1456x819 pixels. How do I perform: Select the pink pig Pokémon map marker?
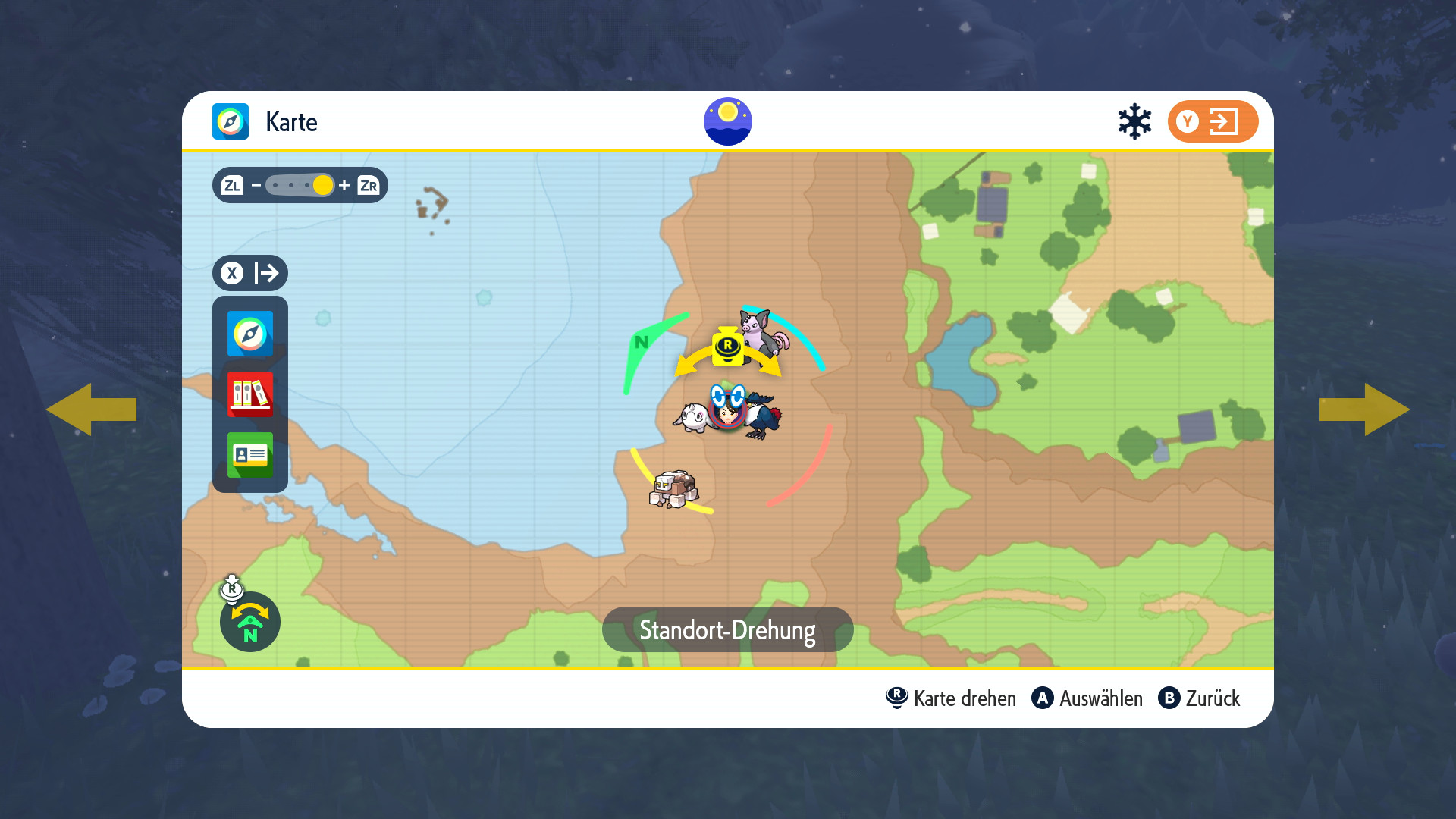(x=764, y=334)
